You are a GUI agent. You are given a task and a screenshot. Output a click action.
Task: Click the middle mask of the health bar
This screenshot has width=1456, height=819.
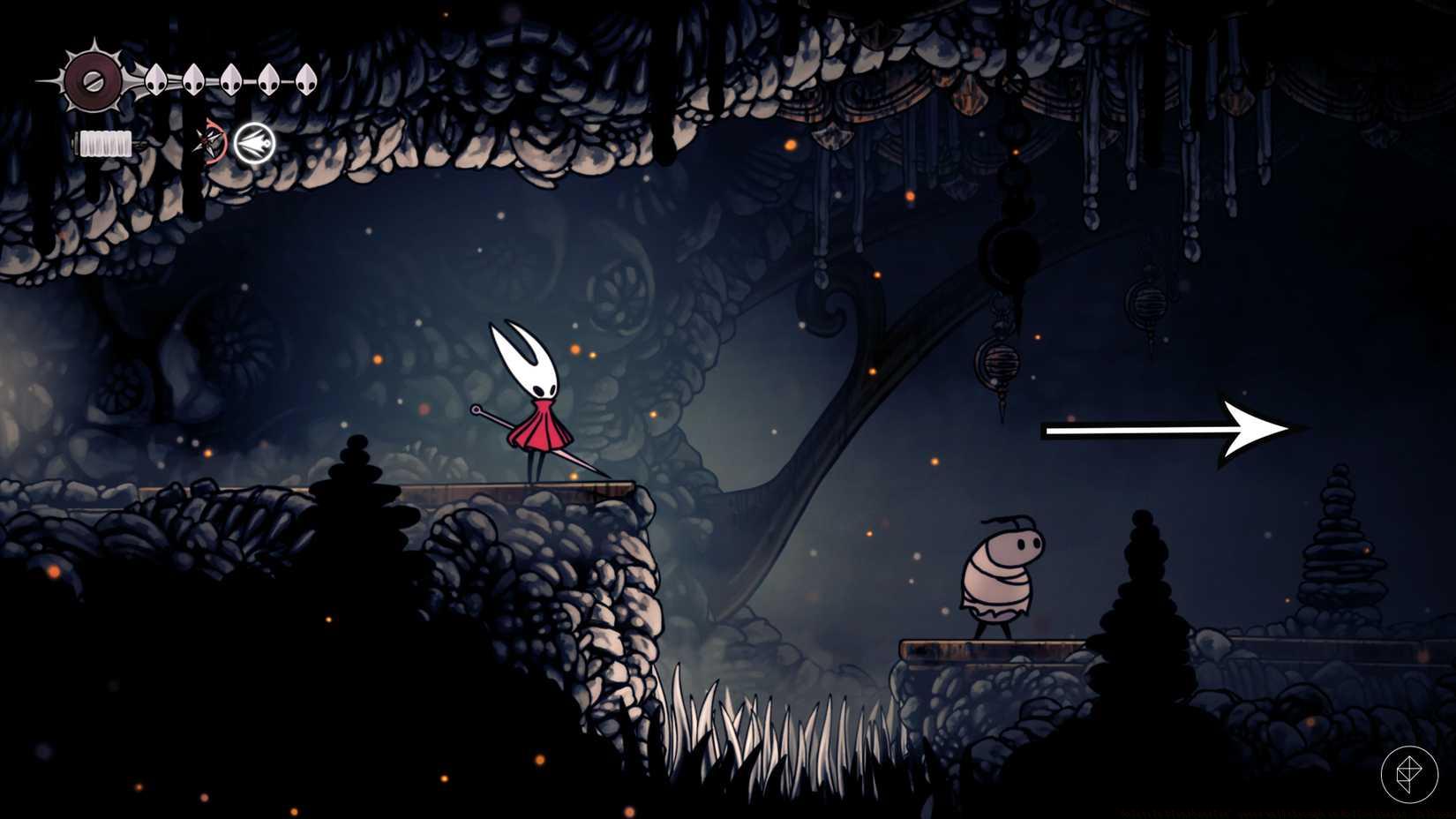click(229, 79)
